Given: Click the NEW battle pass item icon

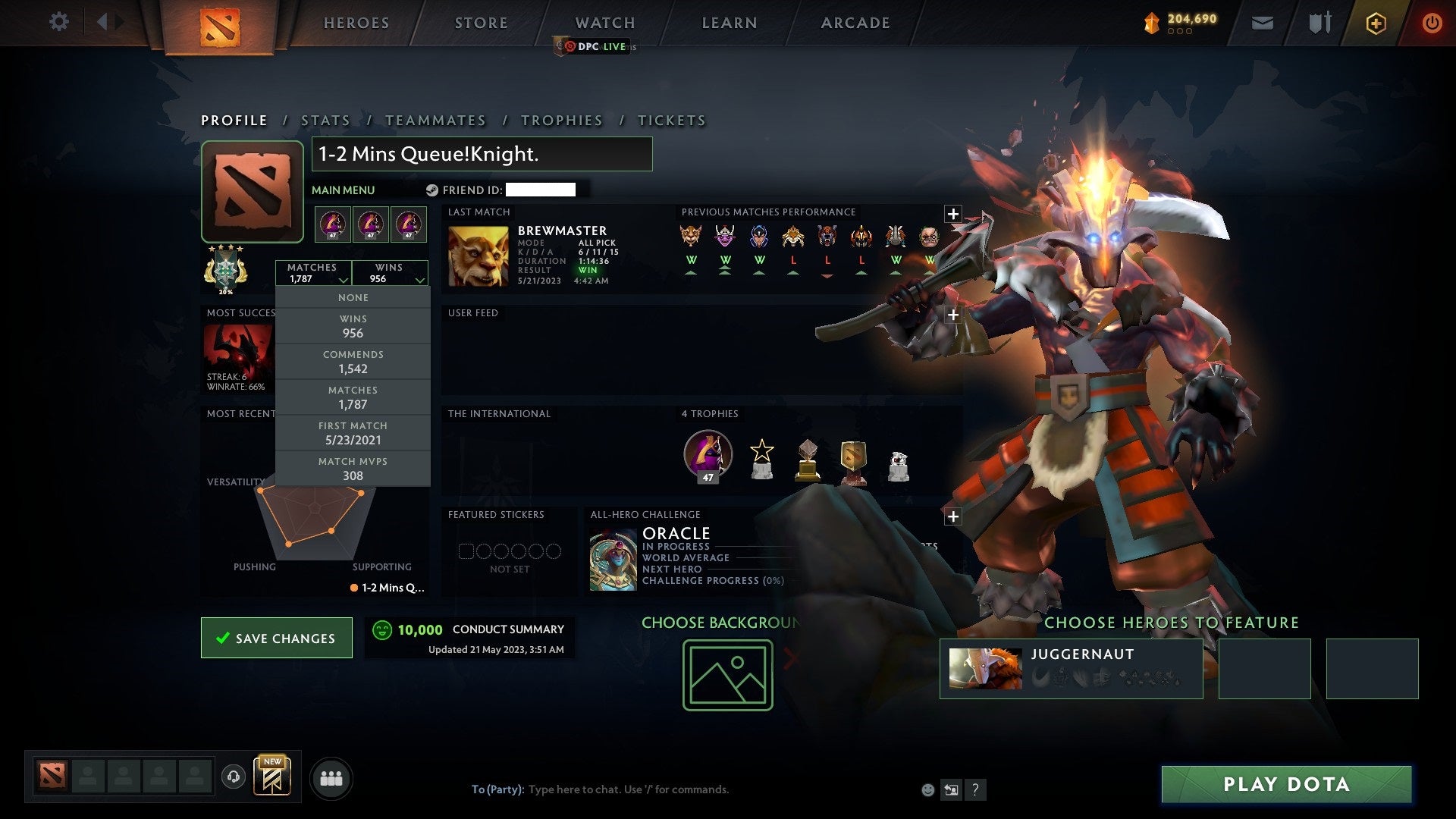Looking at the screenshot, I should 273,777.
